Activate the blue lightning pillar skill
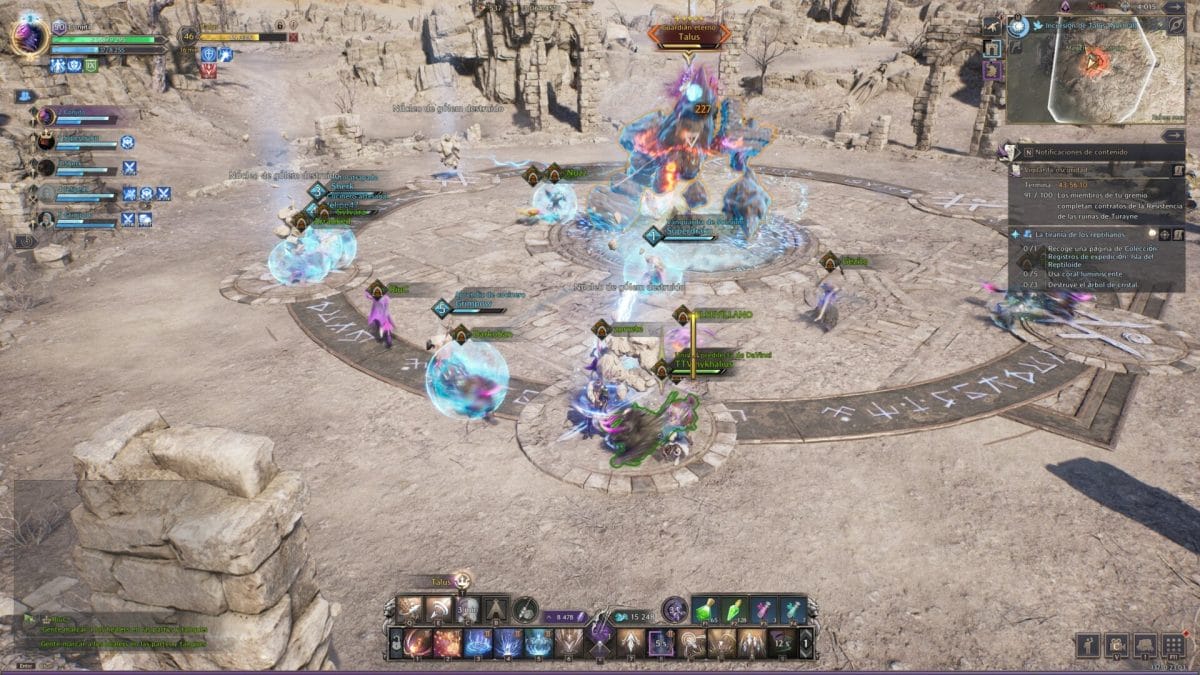 508,643
